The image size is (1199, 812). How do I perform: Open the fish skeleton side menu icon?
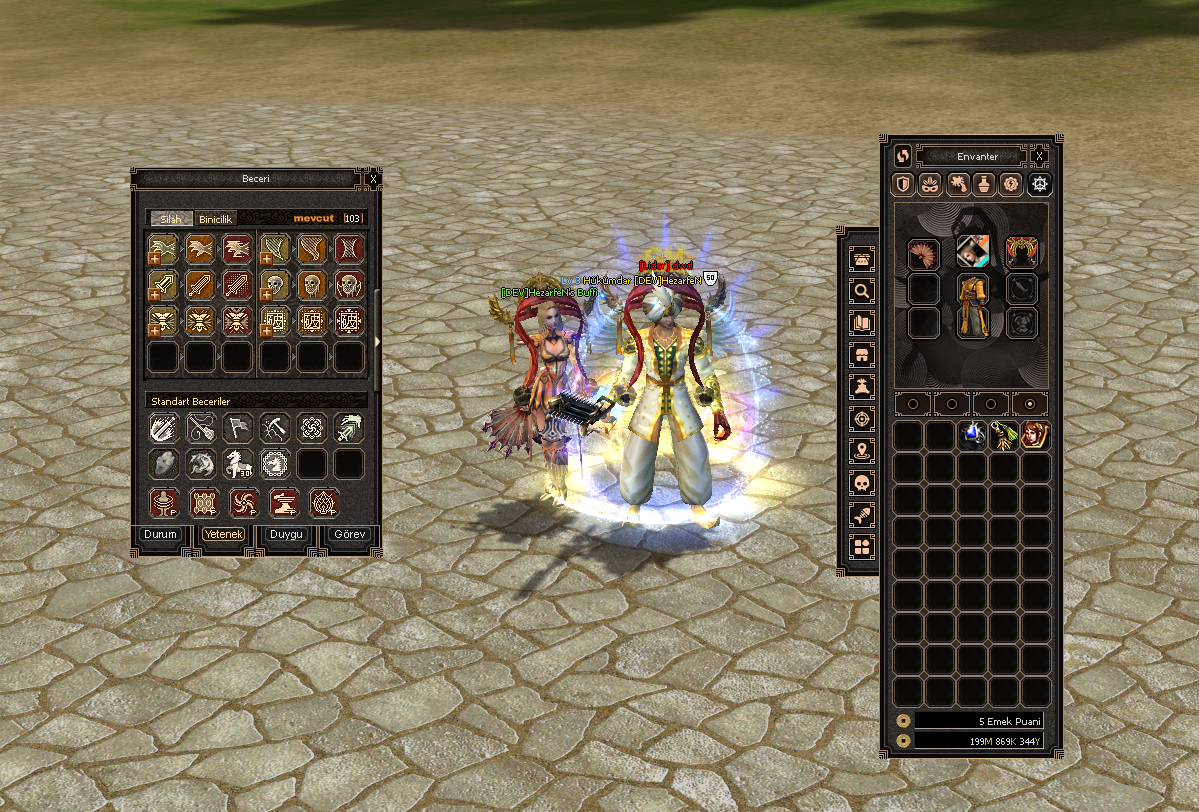861,515
